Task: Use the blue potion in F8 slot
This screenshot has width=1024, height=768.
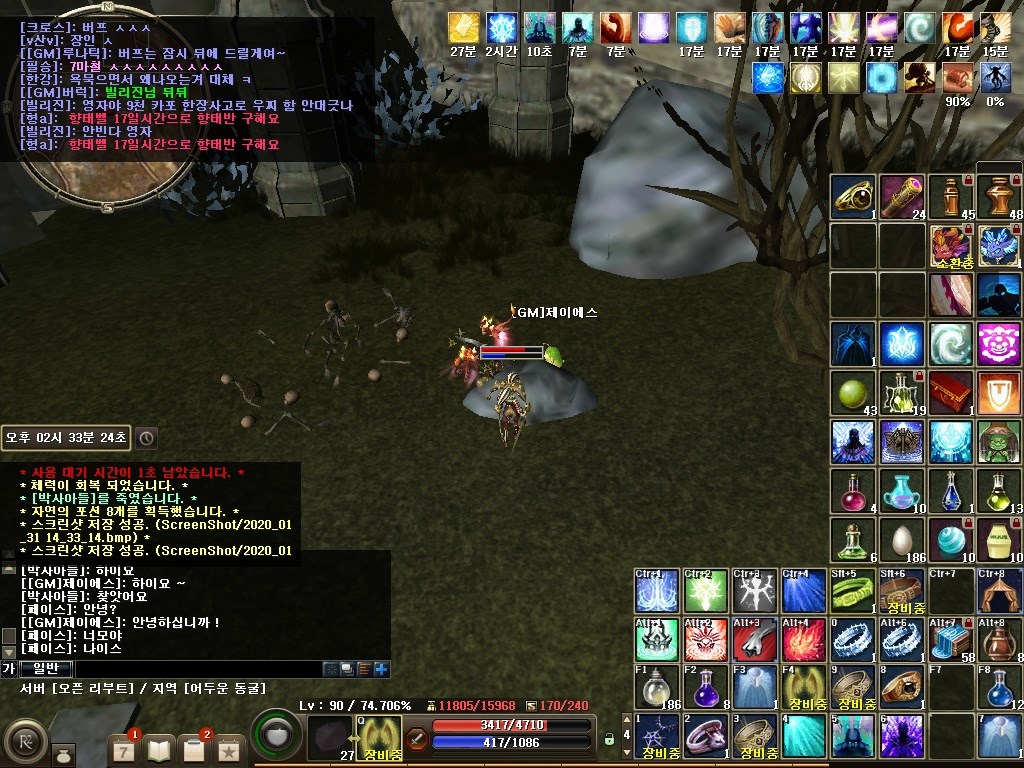Action: click(x=999, y=687)
